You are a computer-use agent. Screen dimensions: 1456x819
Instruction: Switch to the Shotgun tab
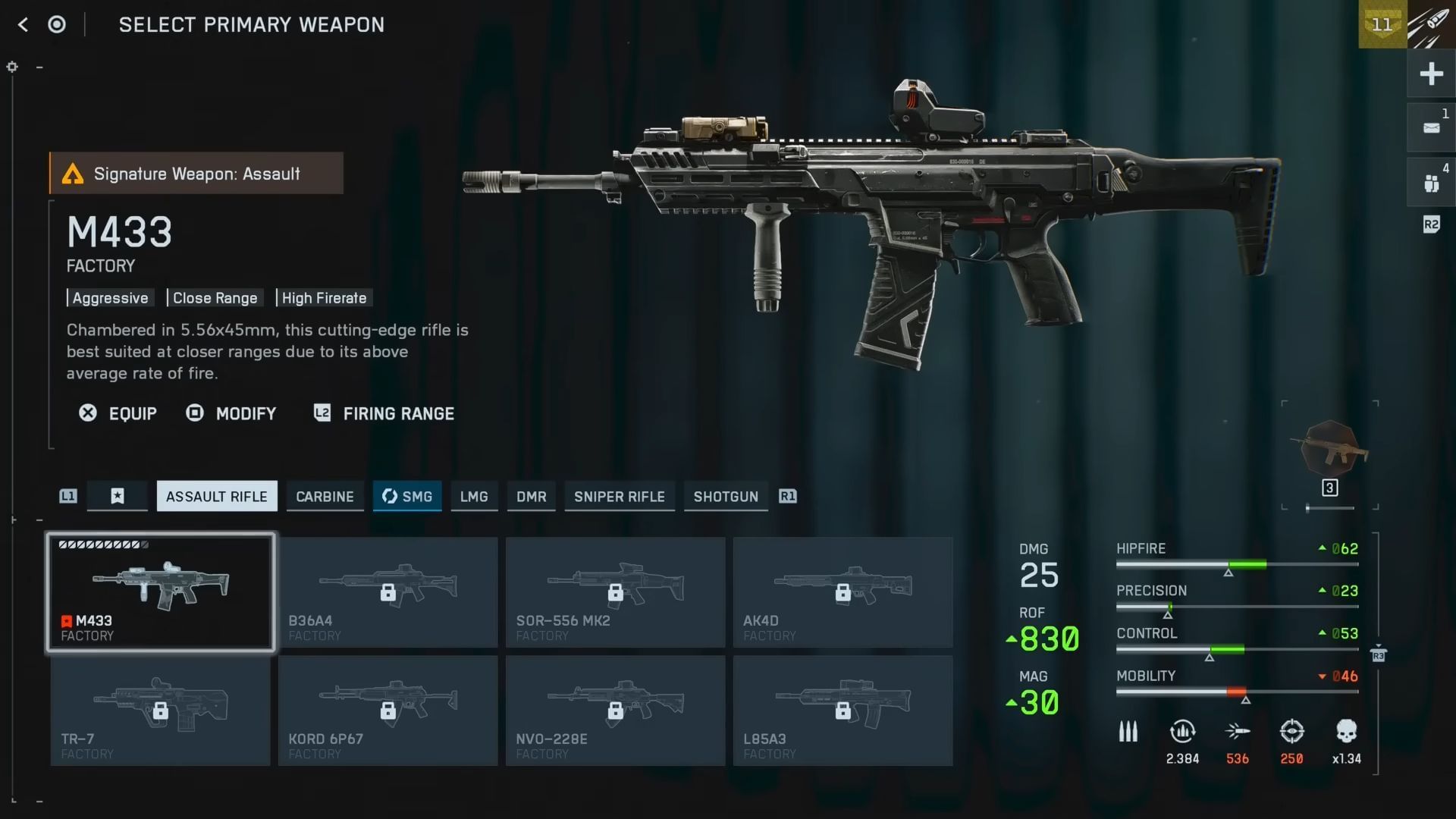(726, 497)
